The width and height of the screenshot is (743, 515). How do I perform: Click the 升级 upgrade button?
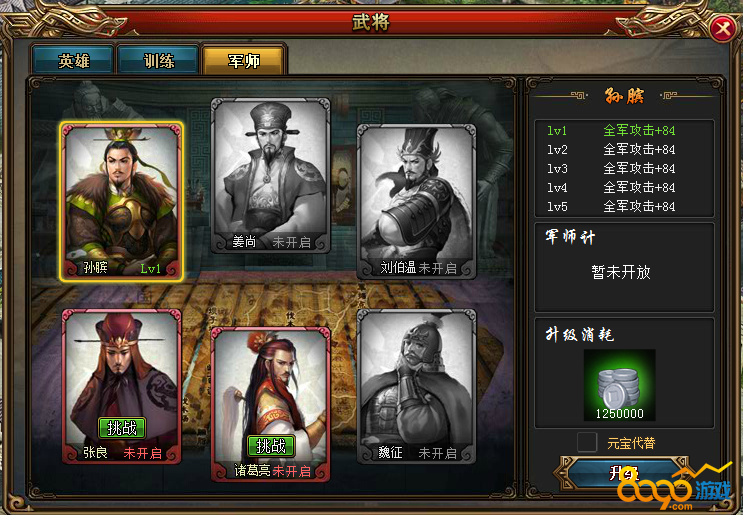point(622,473)
